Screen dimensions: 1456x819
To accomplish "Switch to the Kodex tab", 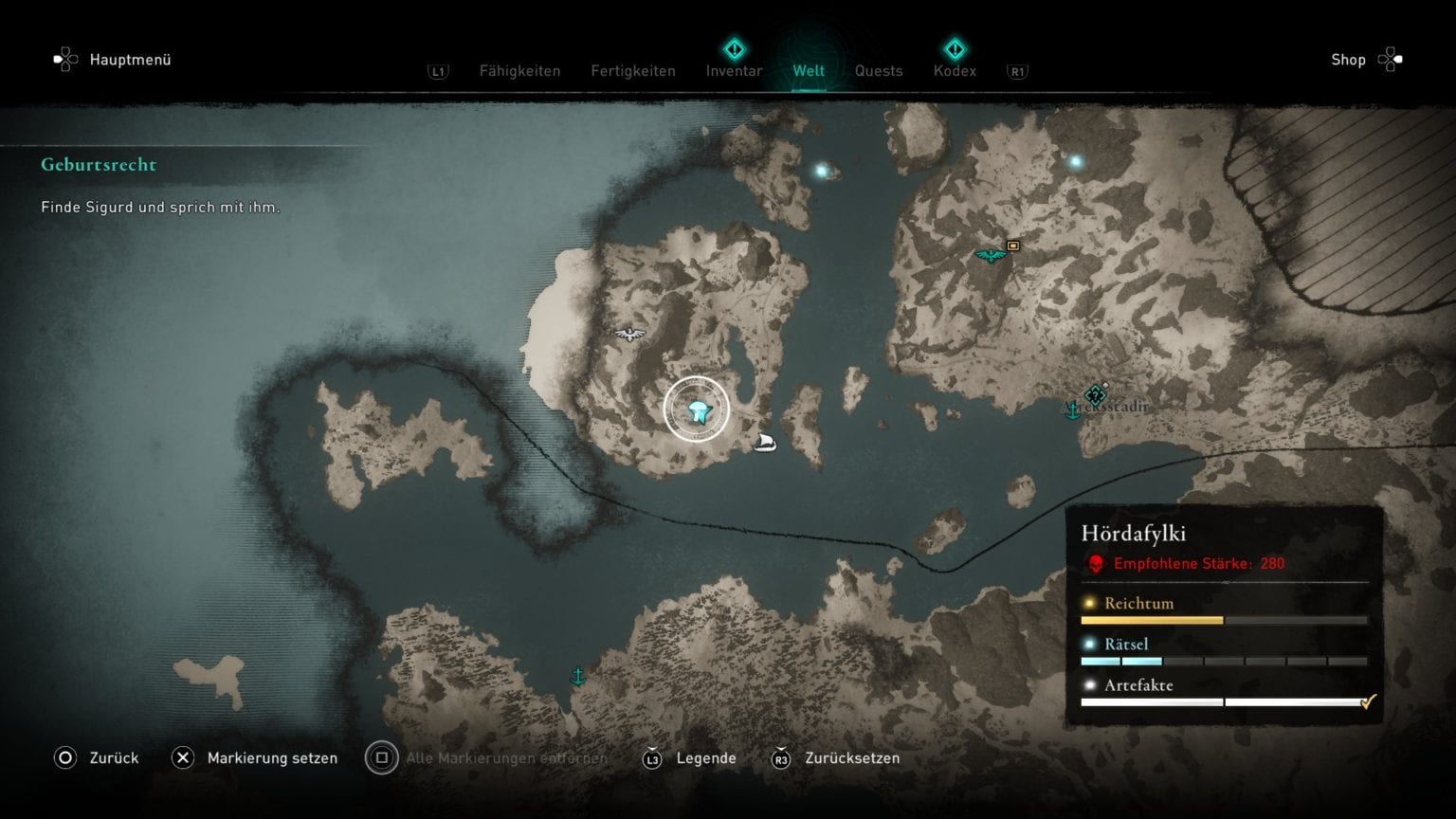I will click(x=955, y=70).
